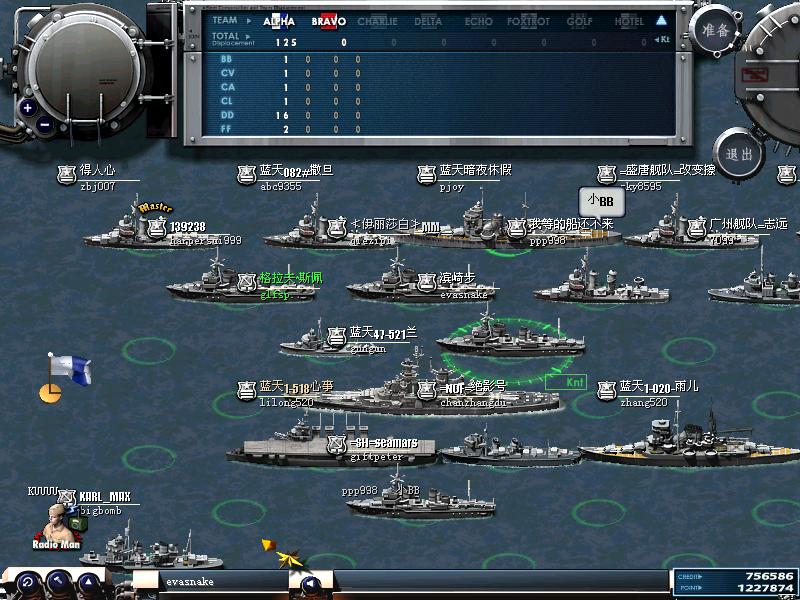The height and width of the screenshot is (600, 800).
Task: Select the ECHO team column
Action: click(478, 21)
